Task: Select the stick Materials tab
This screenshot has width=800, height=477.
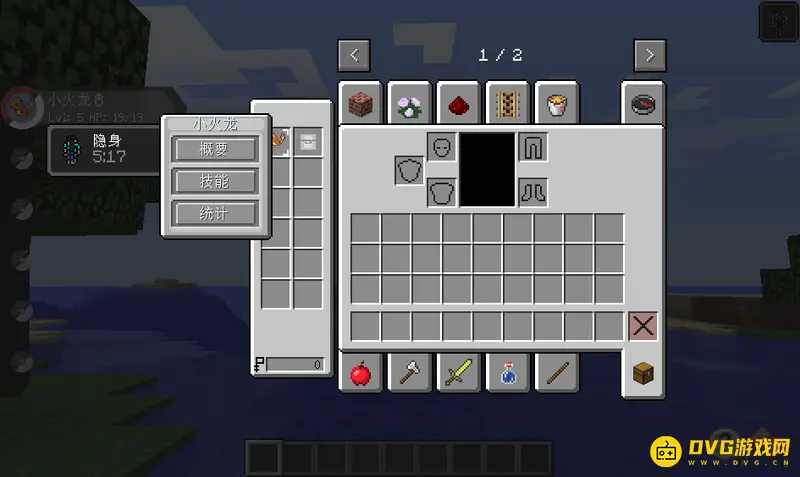Action: (556, 374)
